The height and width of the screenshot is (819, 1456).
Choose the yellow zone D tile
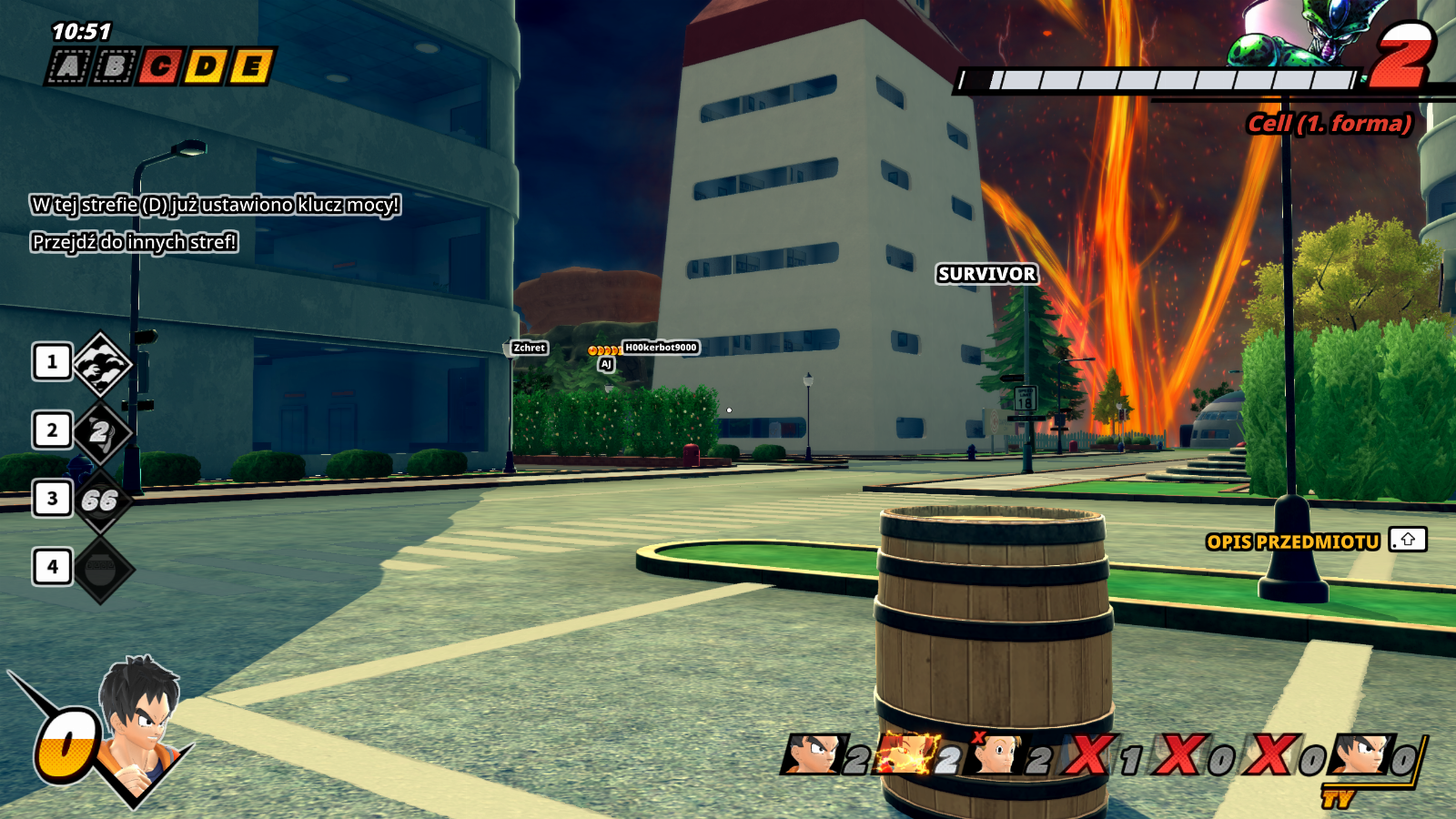coord(206,66)
